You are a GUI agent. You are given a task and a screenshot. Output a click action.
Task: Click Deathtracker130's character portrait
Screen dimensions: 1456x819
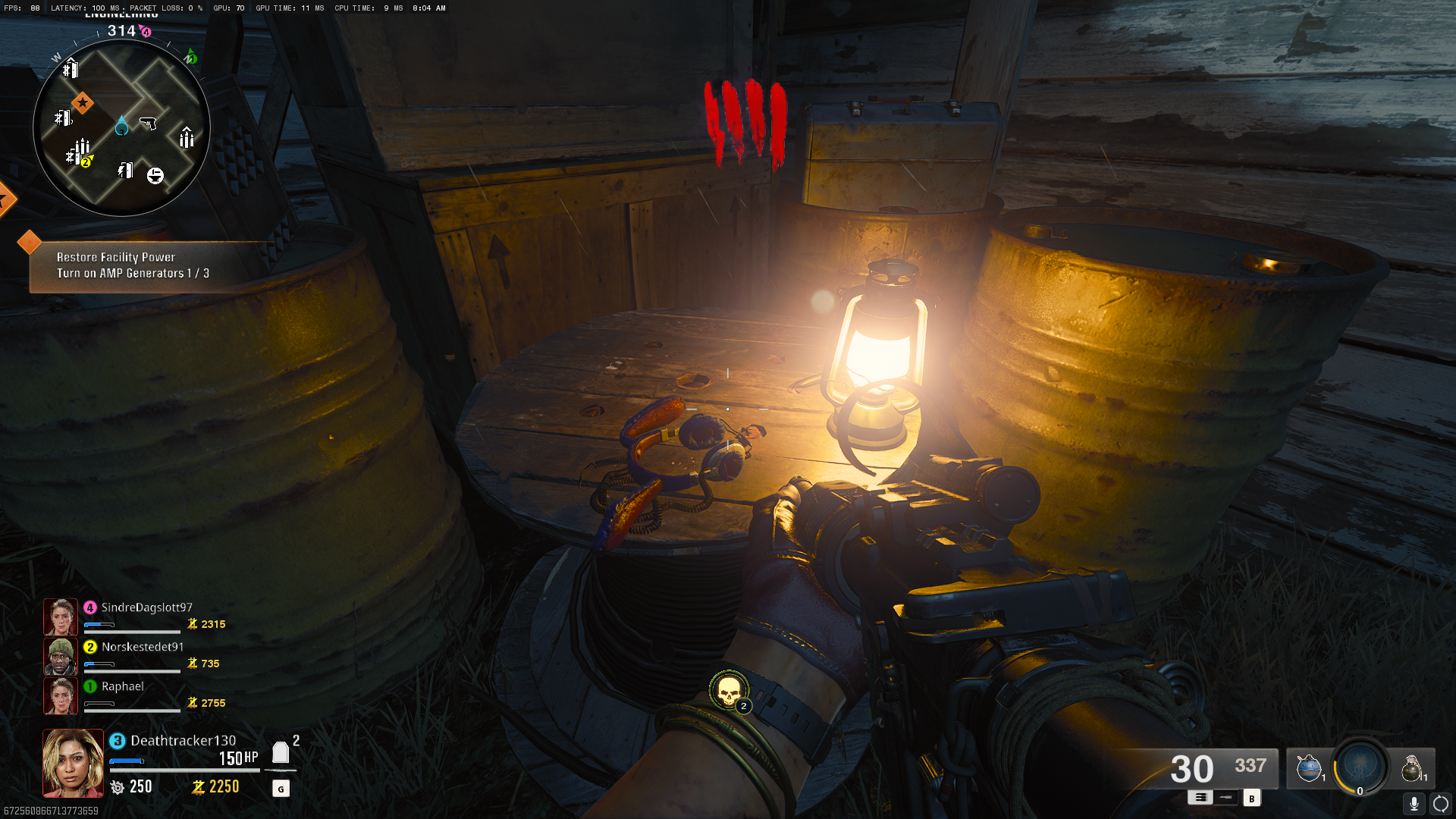pos(72,762)
